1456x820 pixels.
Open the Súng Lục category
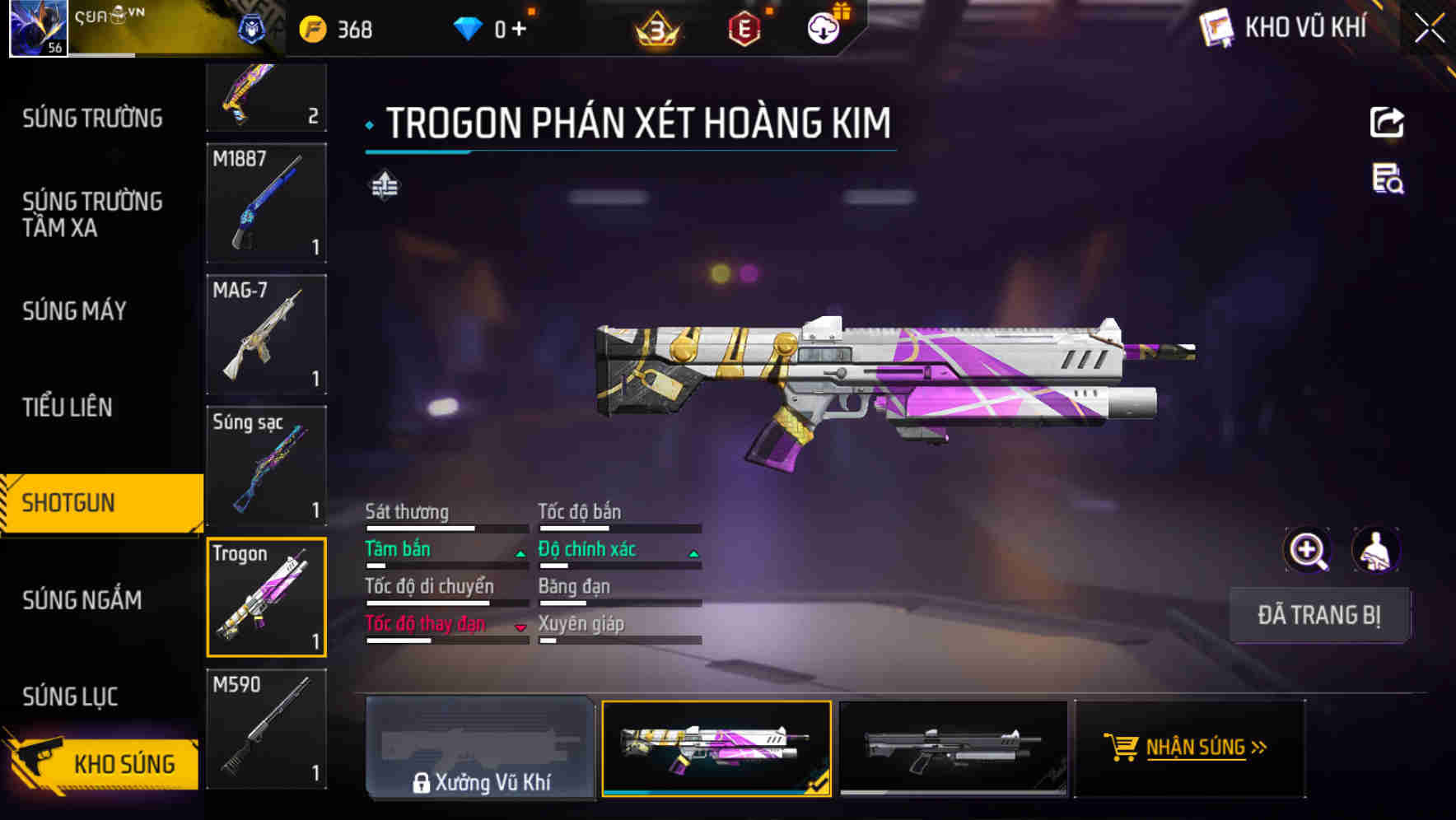click(70, 697)
